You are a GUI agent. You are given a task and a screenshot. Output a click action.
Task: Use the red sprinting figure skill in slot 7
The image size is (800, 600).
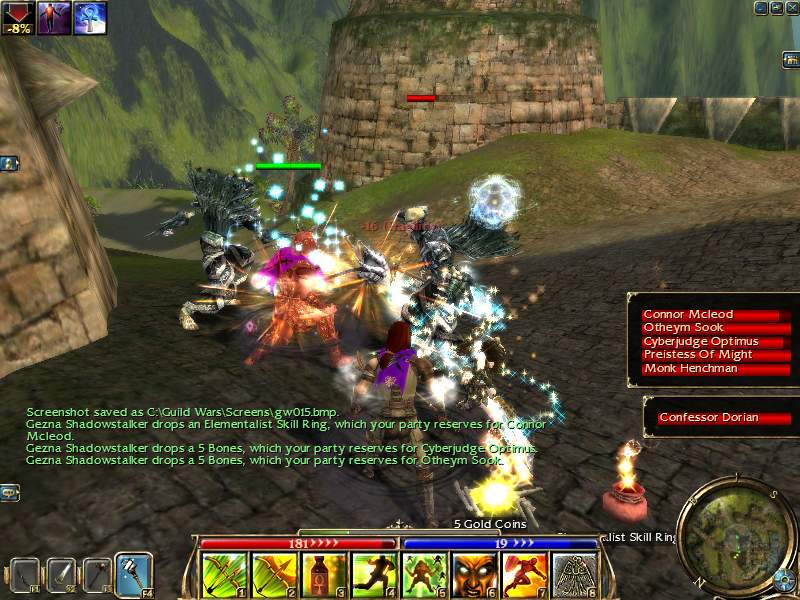(x=525, y=575)
